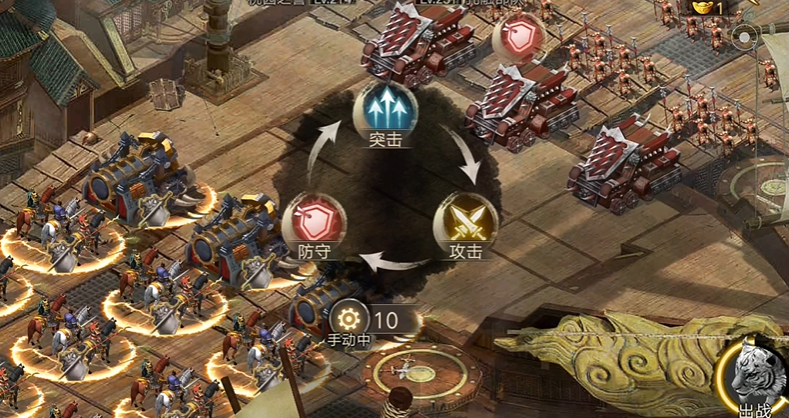Toggle the 手动中 manual mode gear
789x418 pixels.
(x=349, y=318)
